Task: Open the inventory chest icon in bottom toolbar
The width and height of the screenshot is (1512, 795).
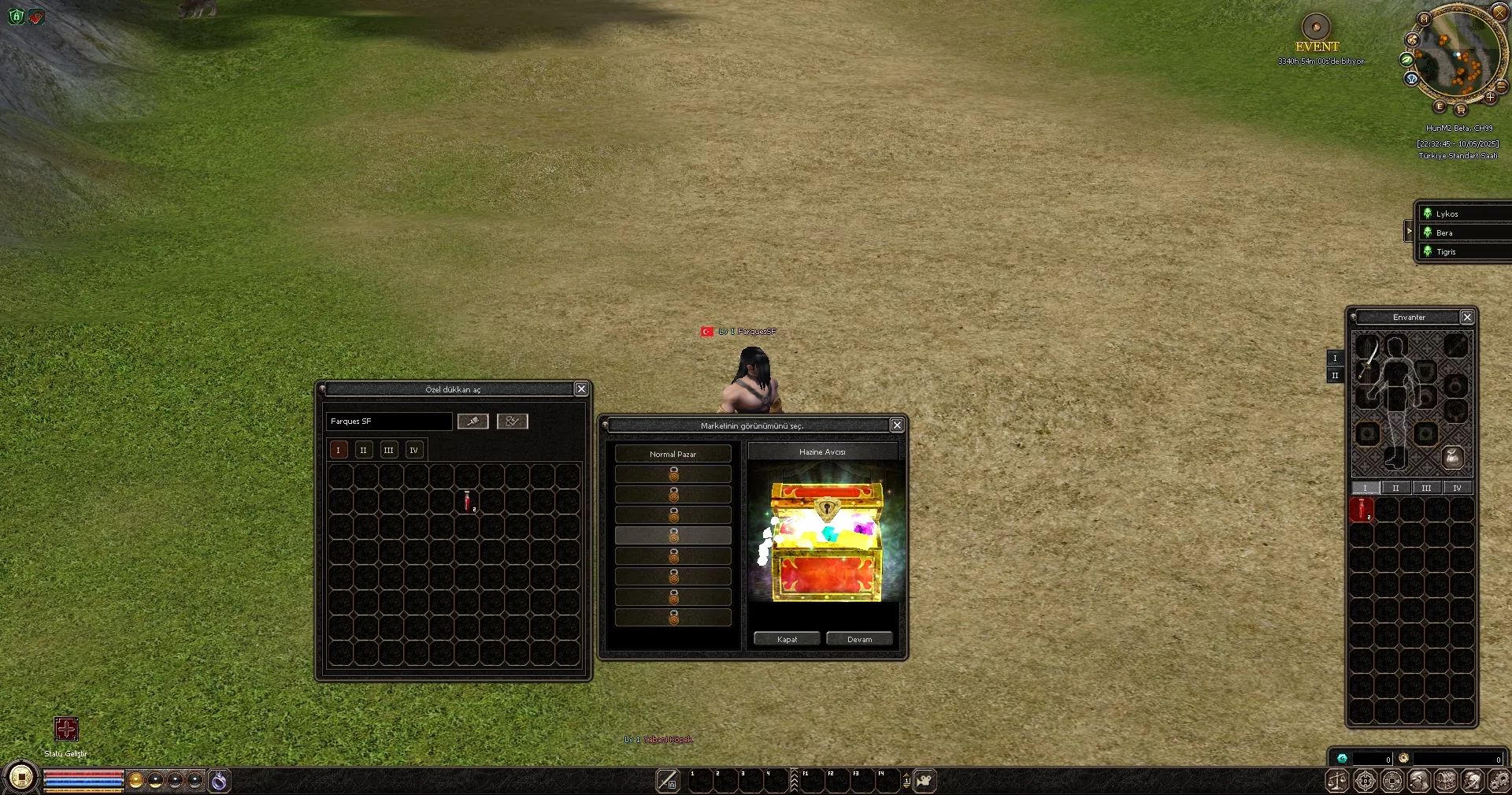Action: coord(1446,781)
